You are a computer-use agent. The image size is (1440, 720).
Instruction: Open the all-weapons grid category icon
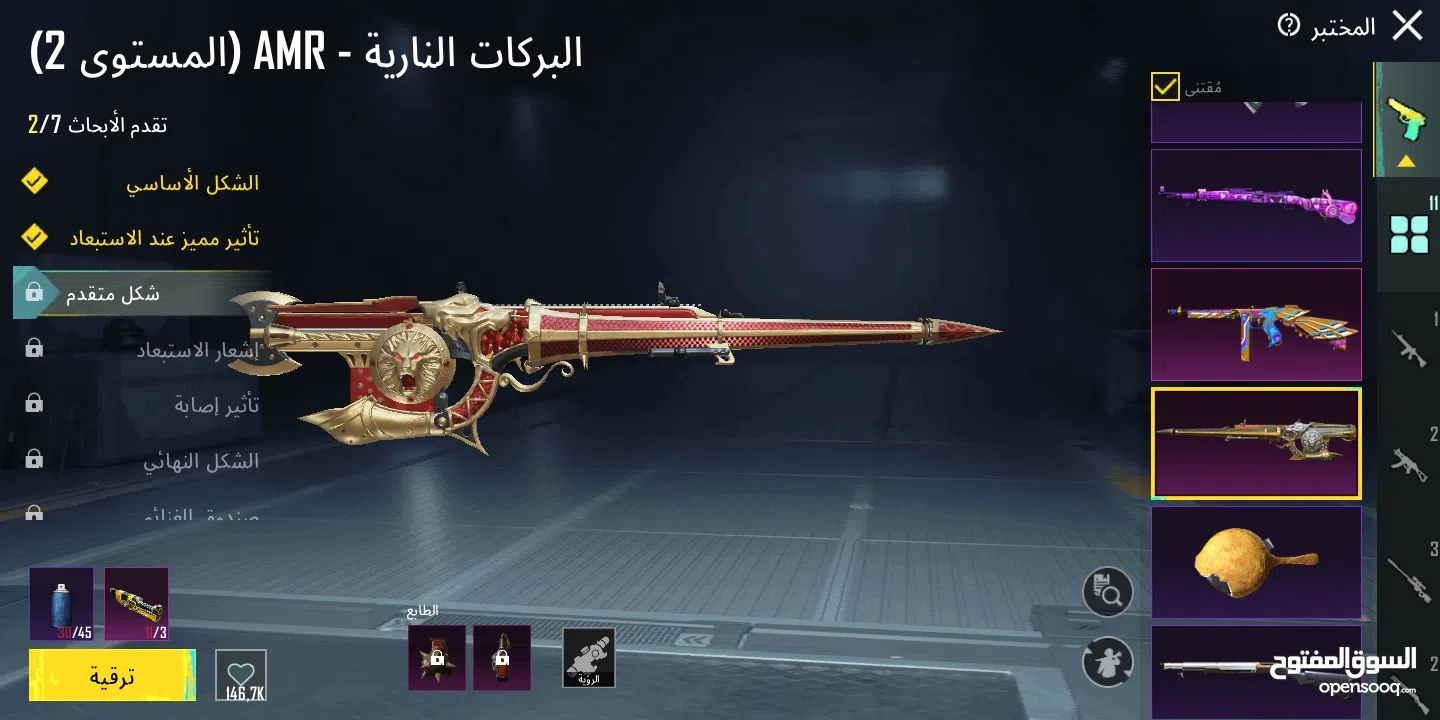(x=1411, y=232)
